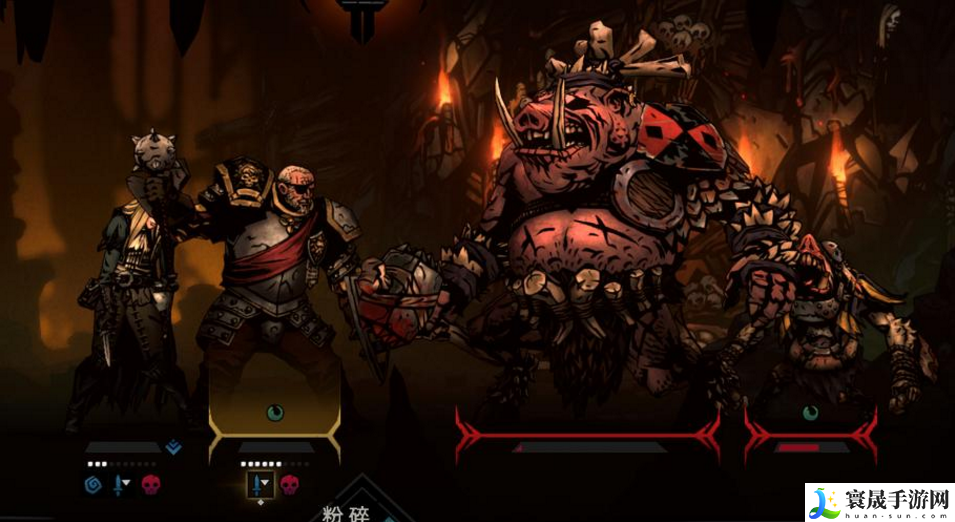Click the highlighted blue sword token
The width and height of the screenshot is (955, 522).
pyautogui.click(x=259, y=485)
